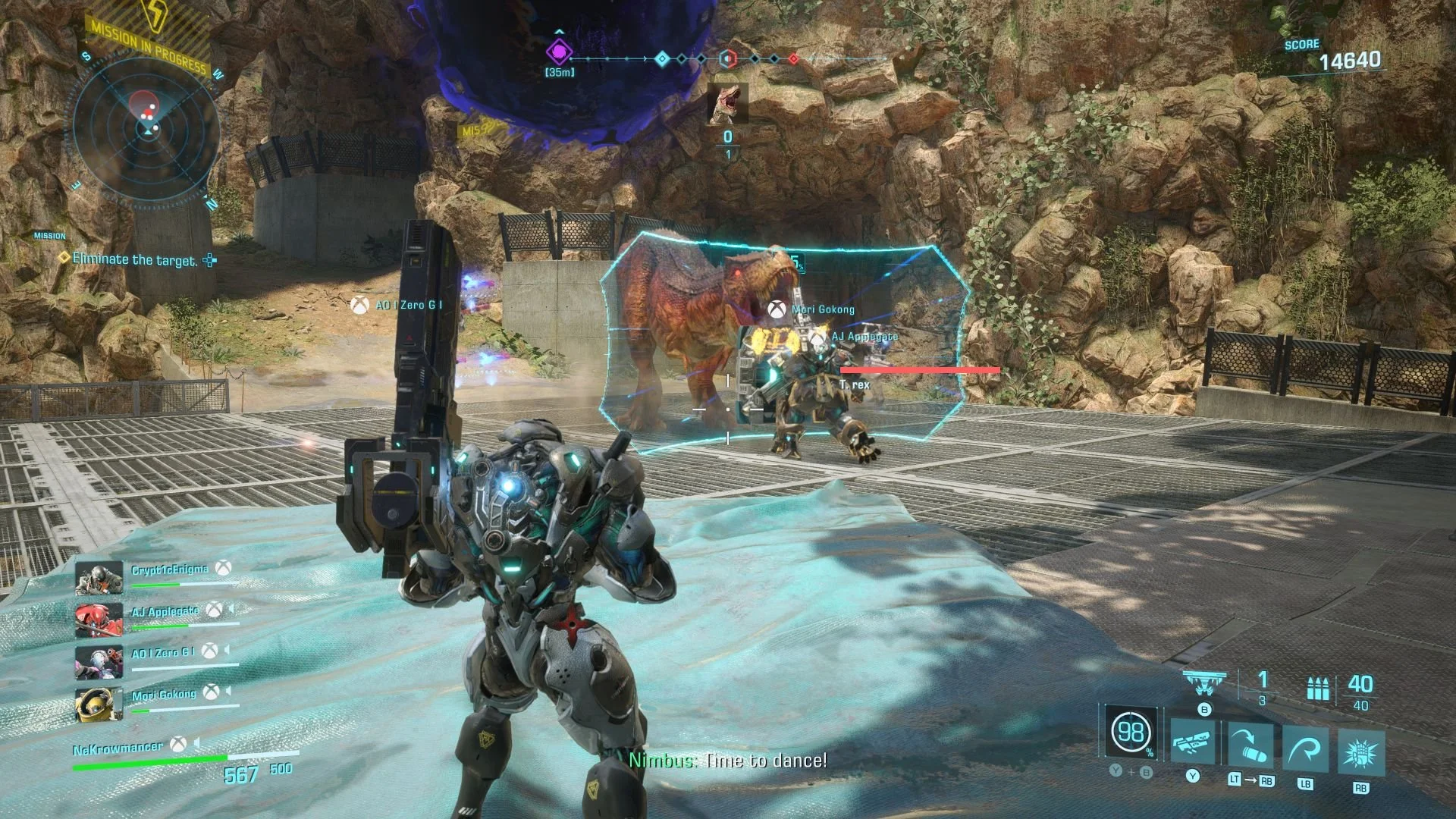The image size is (1456, 819).
Task: Click the rig equipment icon above abilities
Action: click(1204, 683)
